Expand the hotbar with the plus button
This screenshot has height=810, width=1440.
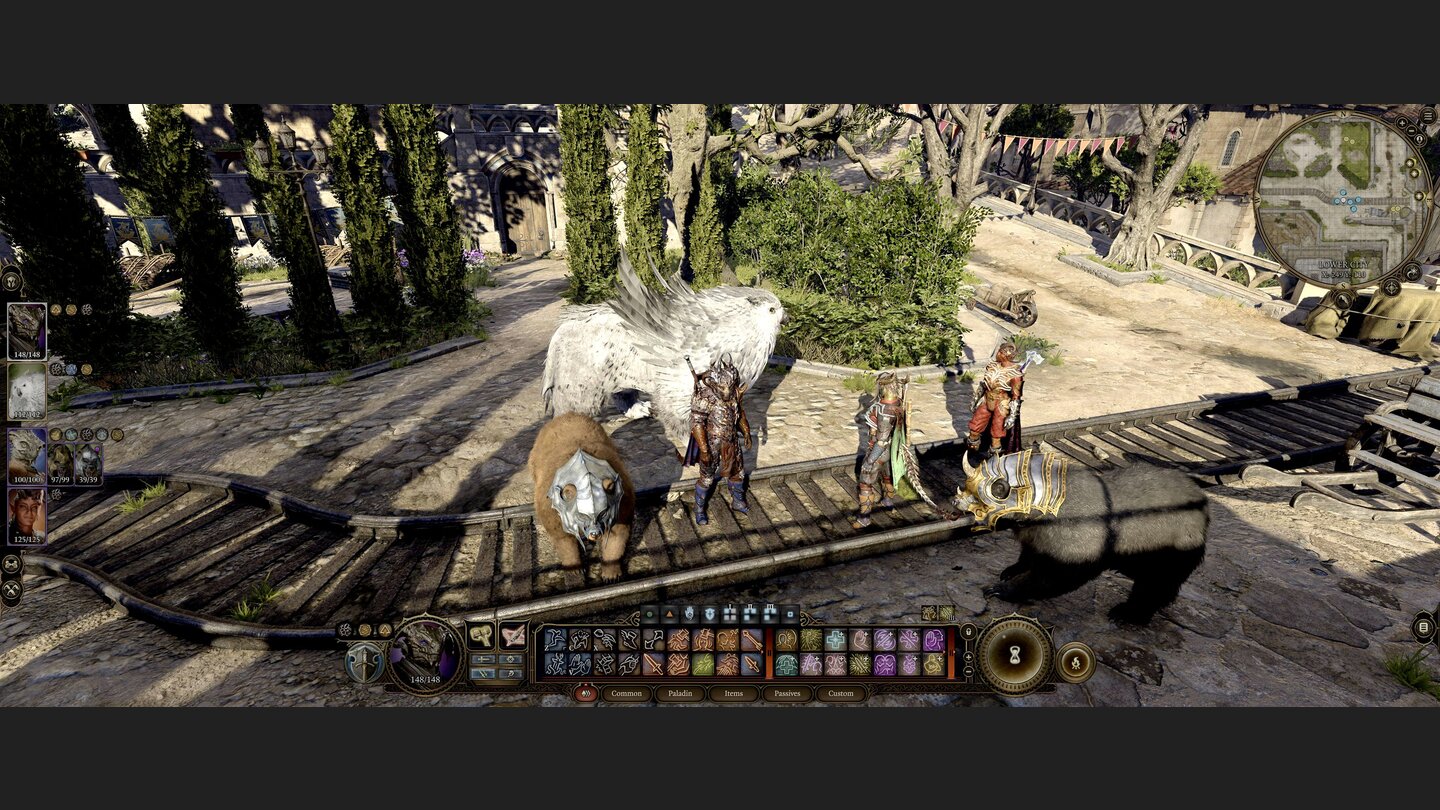pyautogui.click(x=968, y=656)
